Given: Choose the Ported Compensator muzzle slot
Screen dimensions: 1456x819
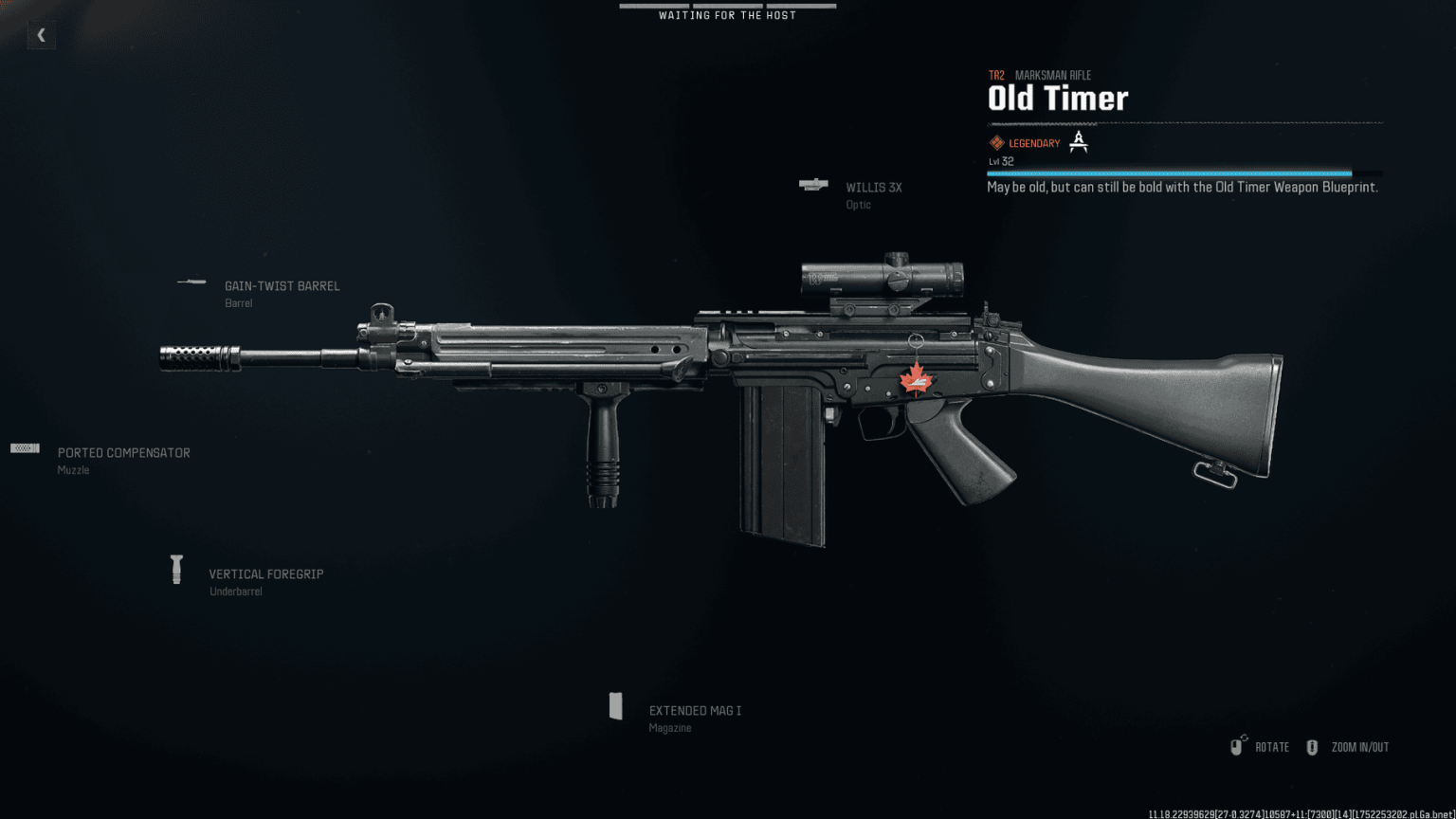Looking at the screenshot, I should pyautogui.click(x=123, y=453).
